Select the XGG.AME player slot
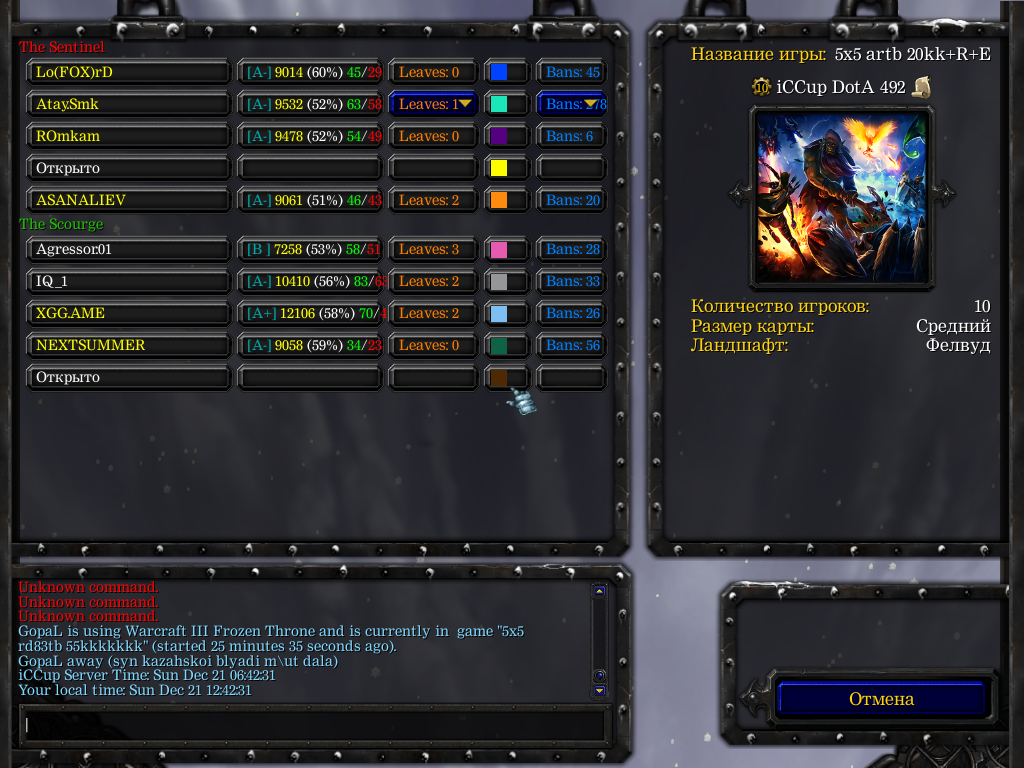This screenshot has width=1024, height=768. pyautogui.click(x=128, y=313)
